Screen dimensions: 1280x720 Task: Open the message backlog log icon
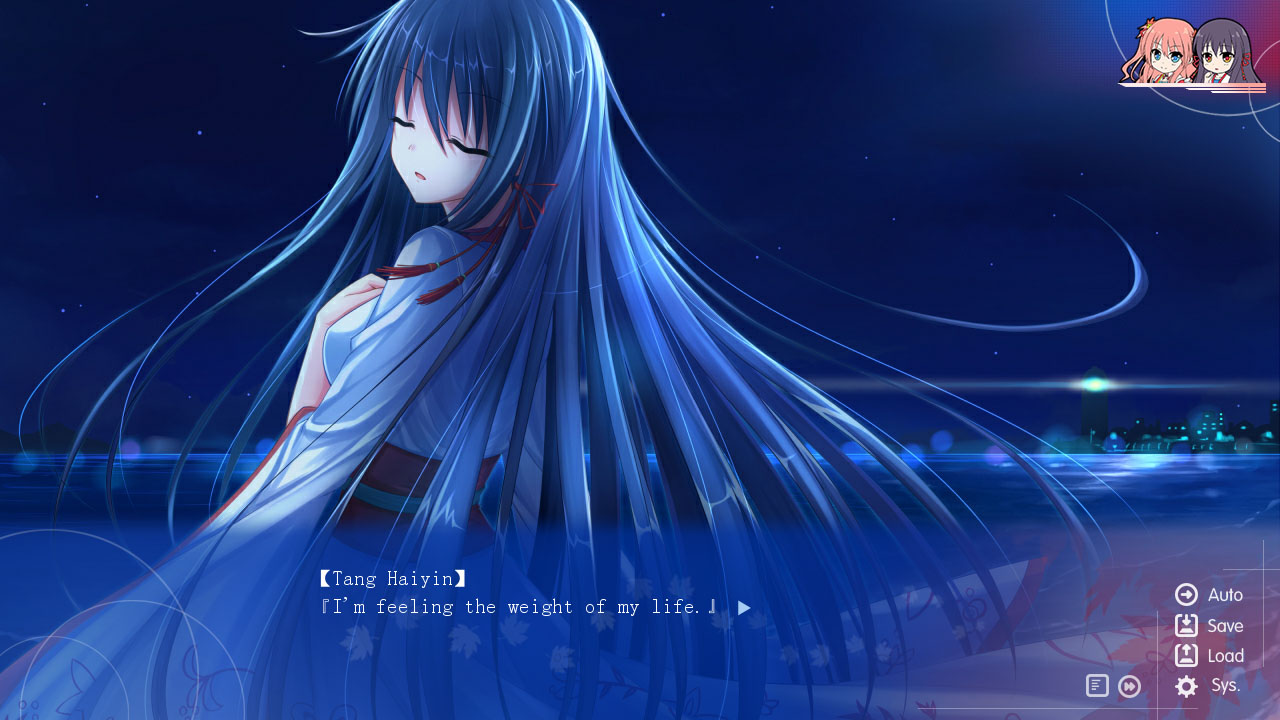[x=1097, y=686]
